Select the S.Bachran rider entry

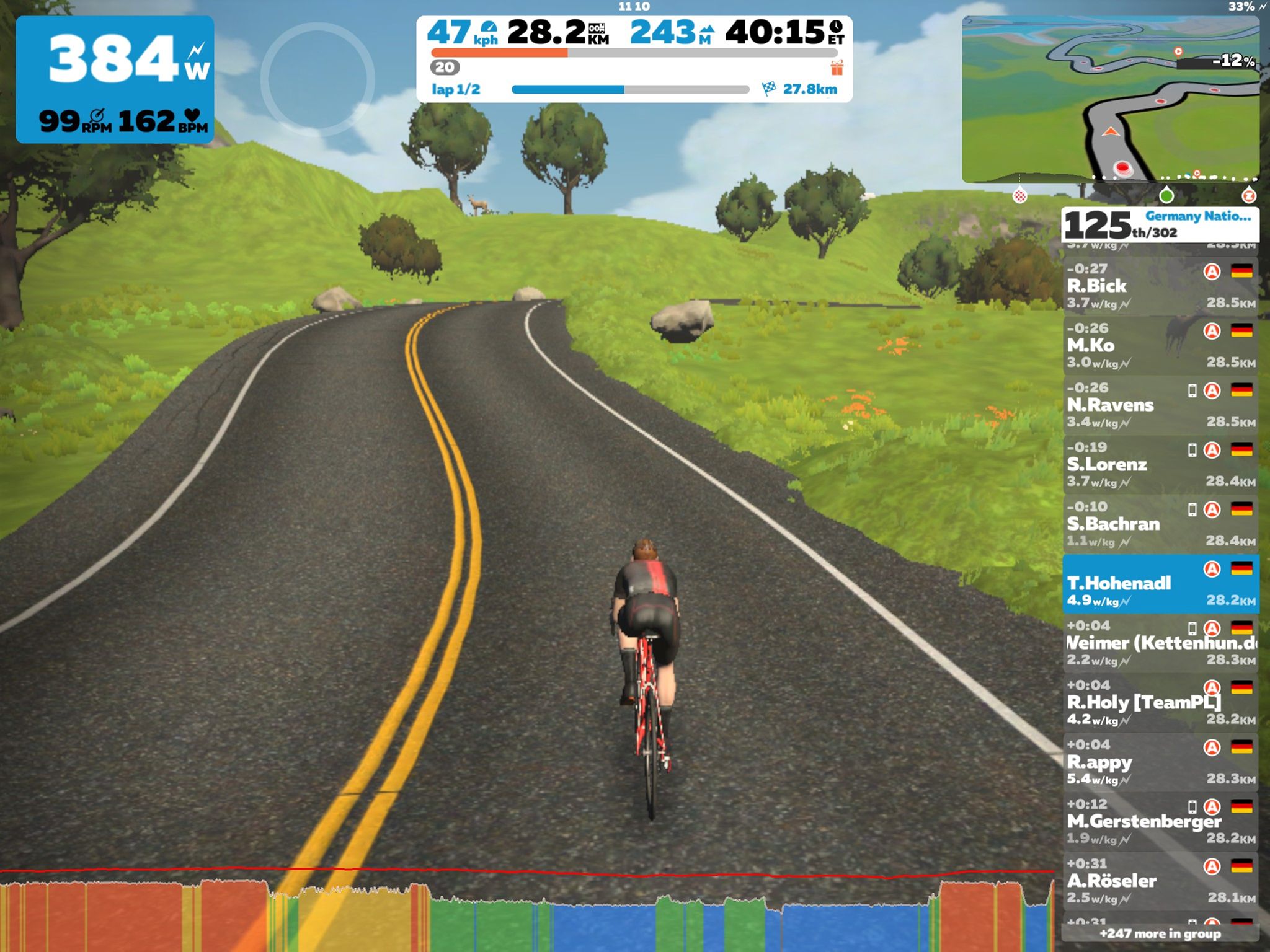tap(1160, 524)
